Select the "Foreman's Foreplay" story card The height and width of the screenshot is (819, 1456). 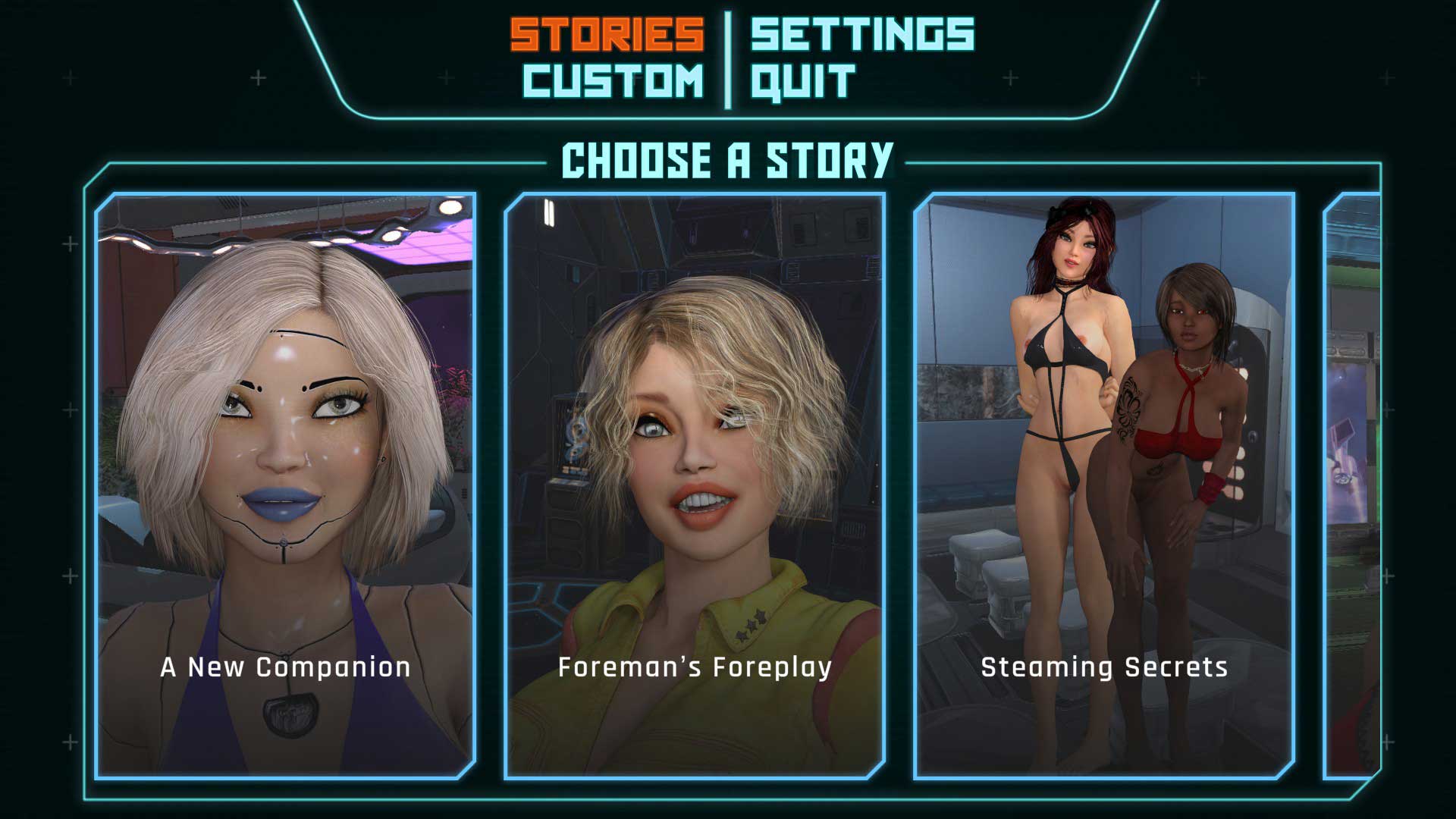click(x=695, y=485)
